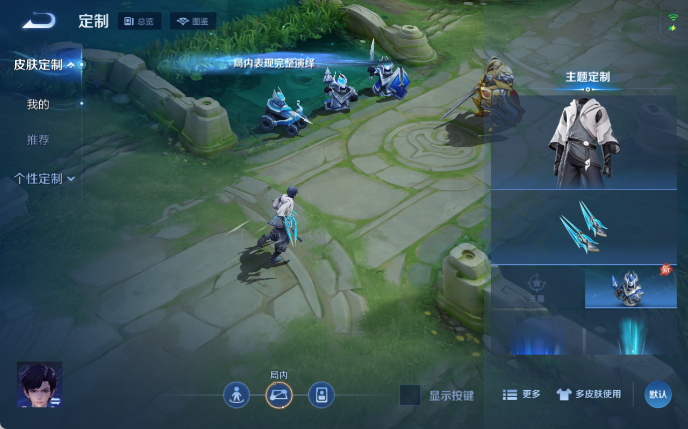Select the 我的 menu entry
This screenshot has width=688, height=429.
click(x=38, y=104)
